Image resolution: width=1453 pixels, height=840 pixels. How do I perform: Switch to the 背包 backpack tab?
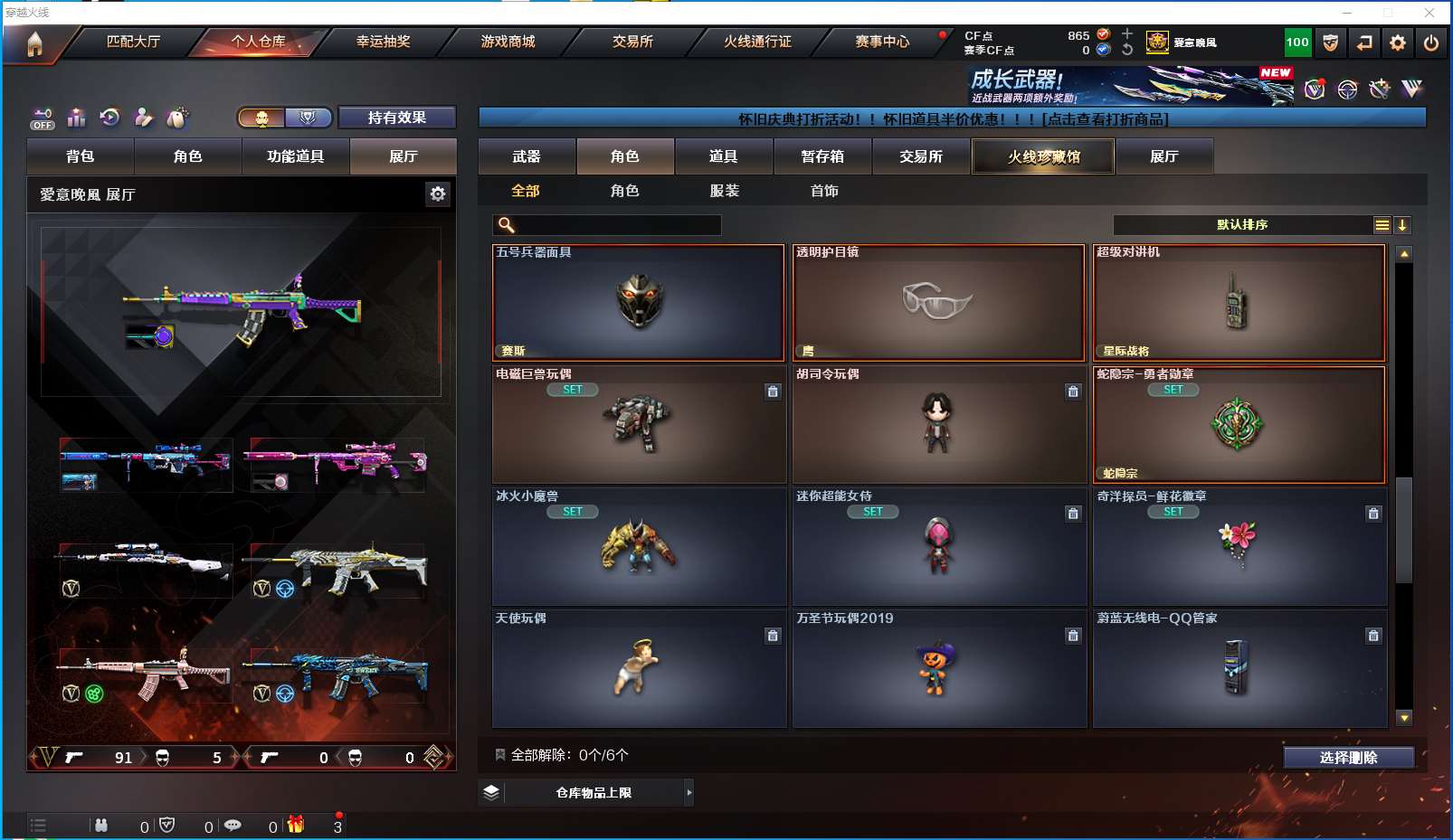(x=81, y=156)
